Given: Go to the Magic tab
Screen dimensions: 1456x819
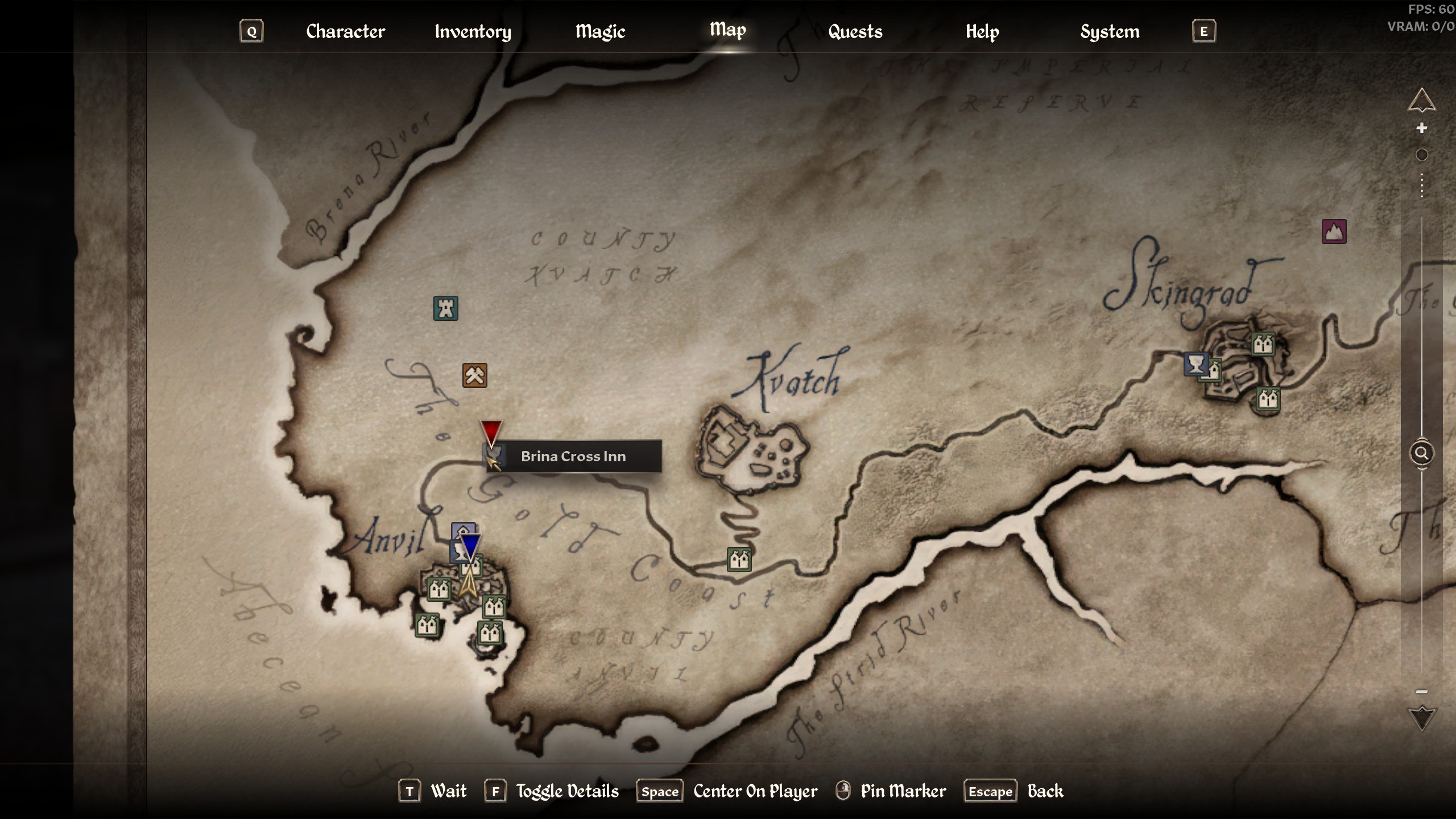Looking at the screenshot, I should [600, 31].
